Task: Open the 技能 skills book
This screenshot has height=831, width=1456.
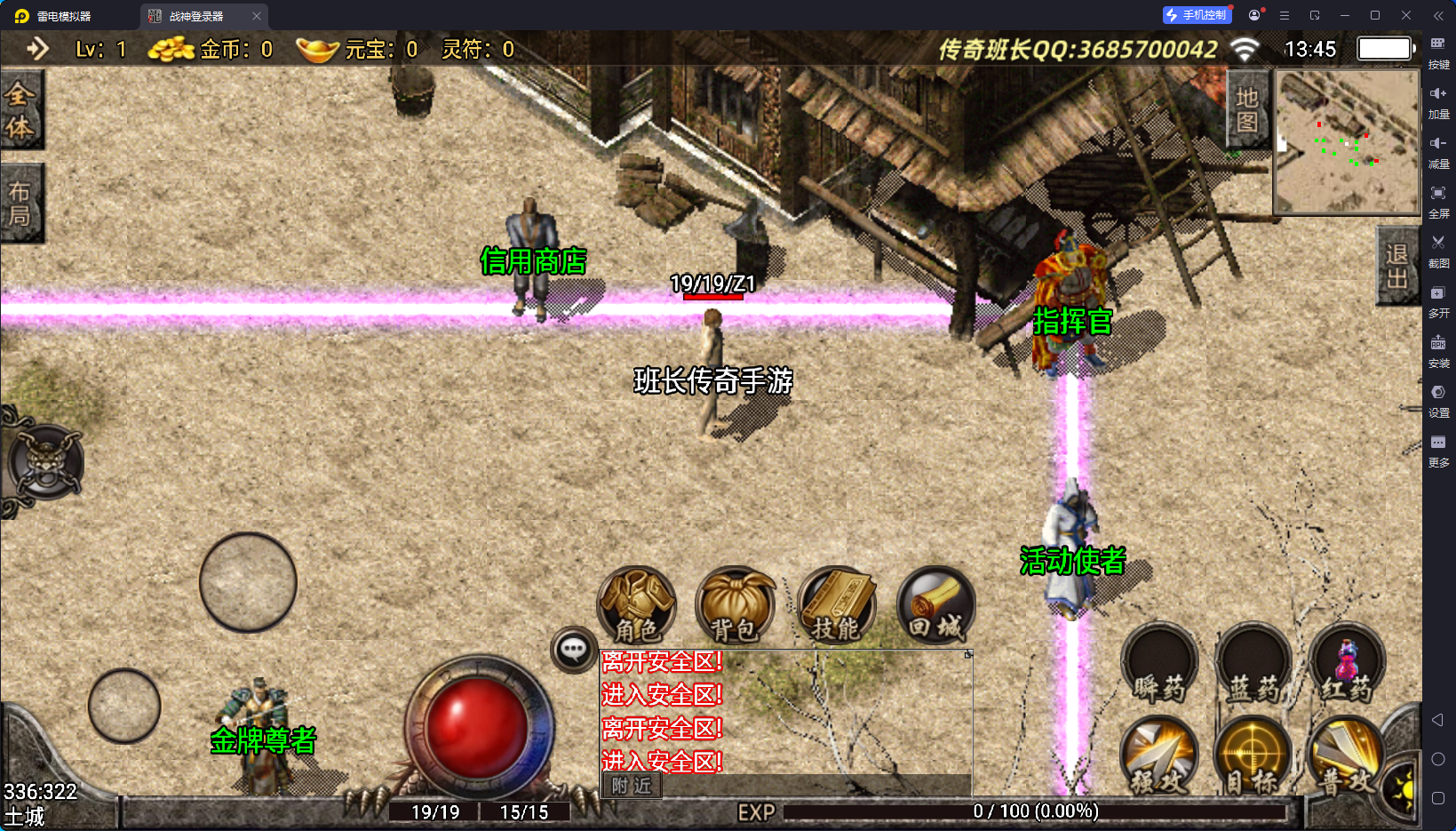Action: click(836, 604)
